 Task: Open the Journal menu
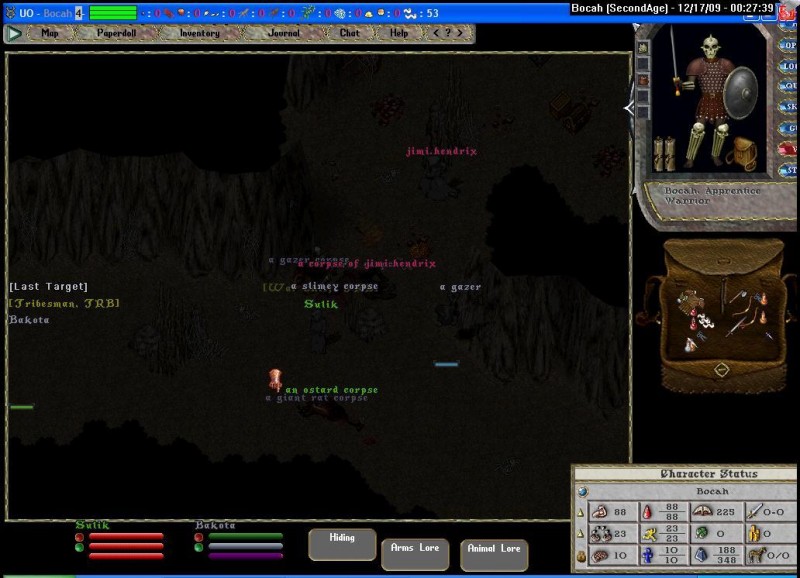point(284,33)
